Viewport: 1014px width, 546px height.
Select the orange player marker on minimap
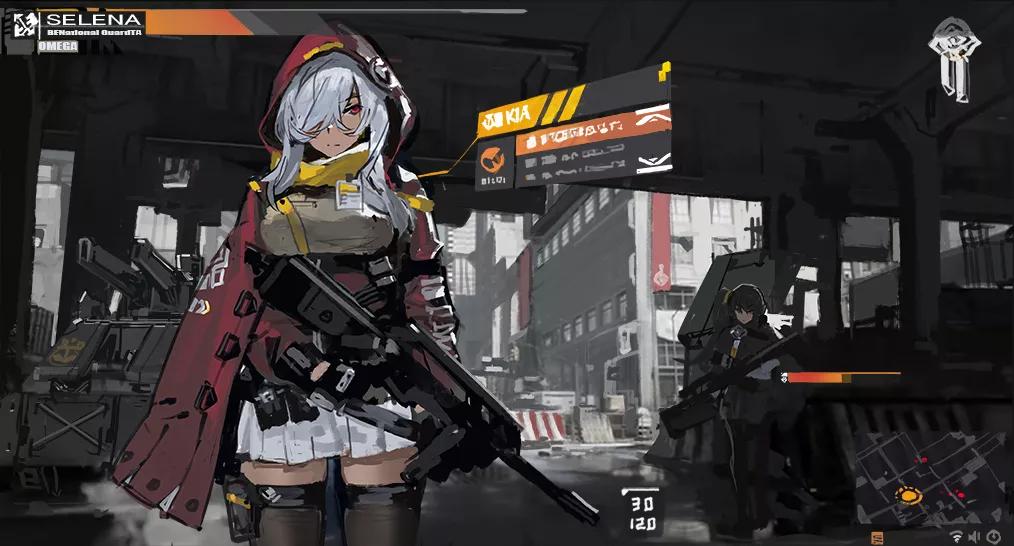click(x=908, y=495)
